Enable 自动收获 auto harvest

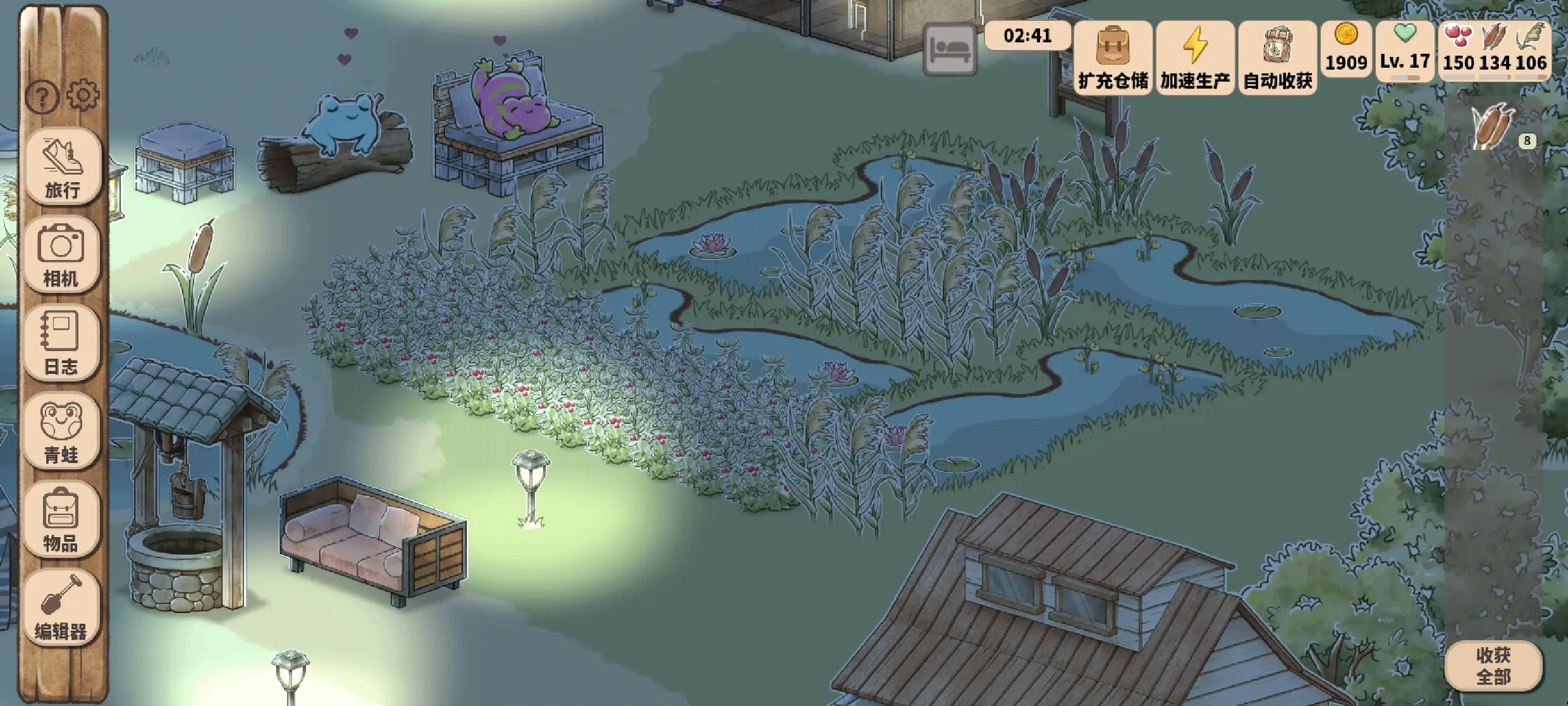[x=1278, y=58]
